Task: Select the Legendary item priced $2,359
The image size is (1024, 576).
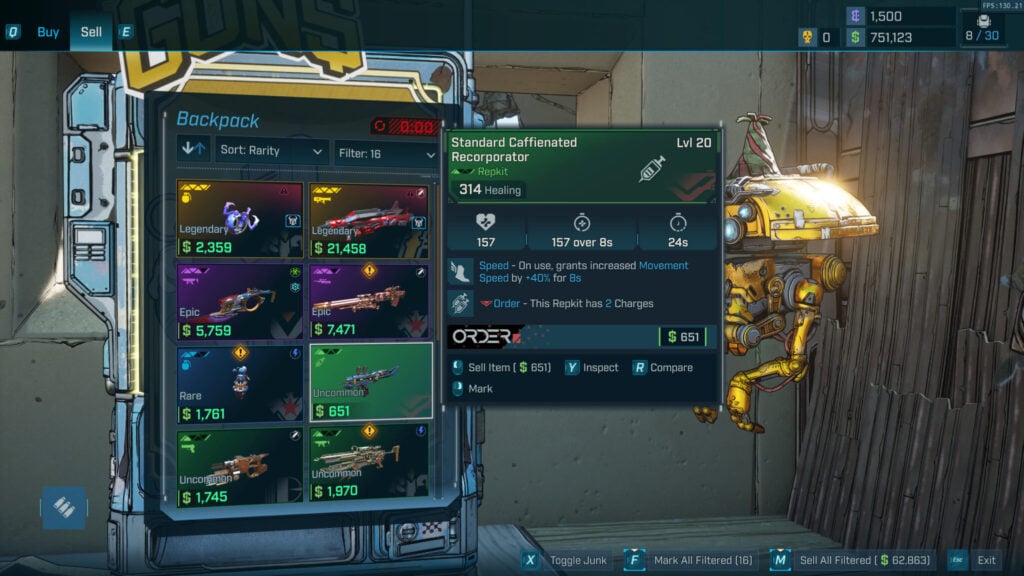Action: [240, 219]
